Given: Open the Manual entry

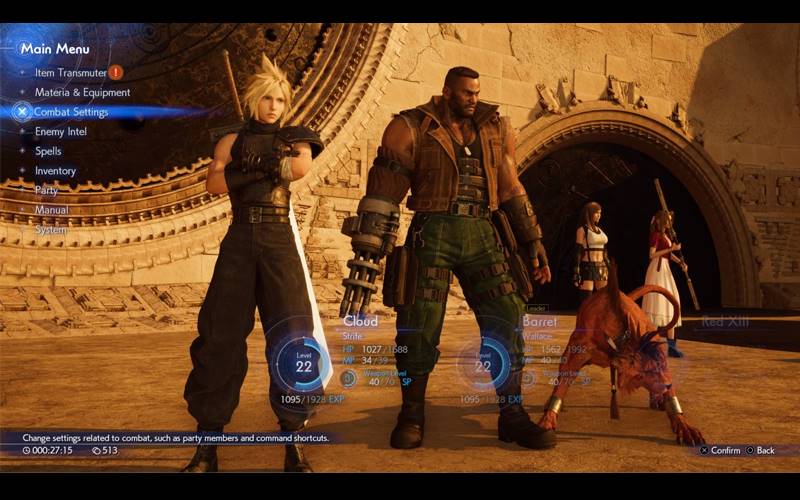Looking at the screenshot, I should [x=52, y=210].
